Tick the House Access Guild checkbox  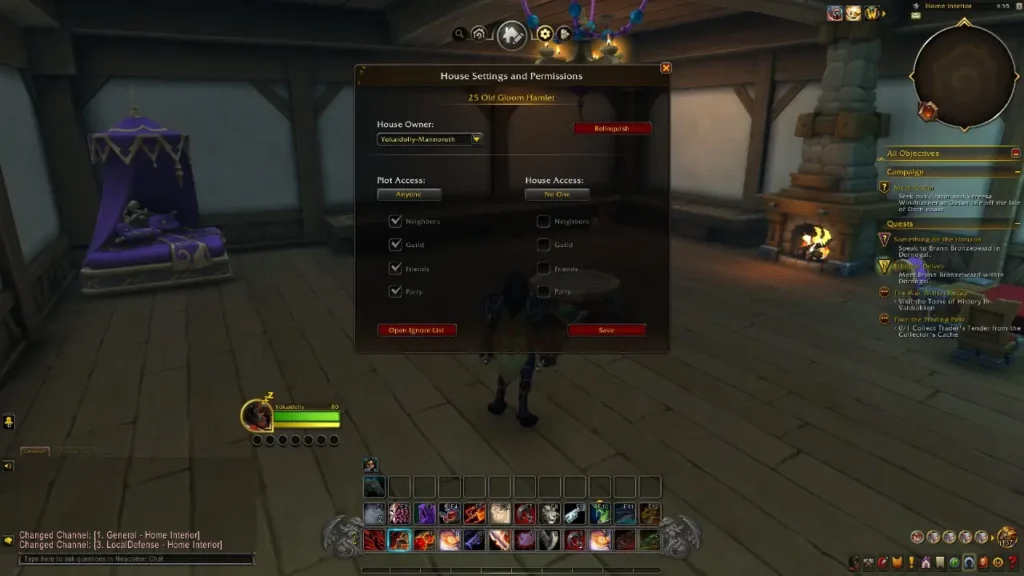(x=543, y=244)
